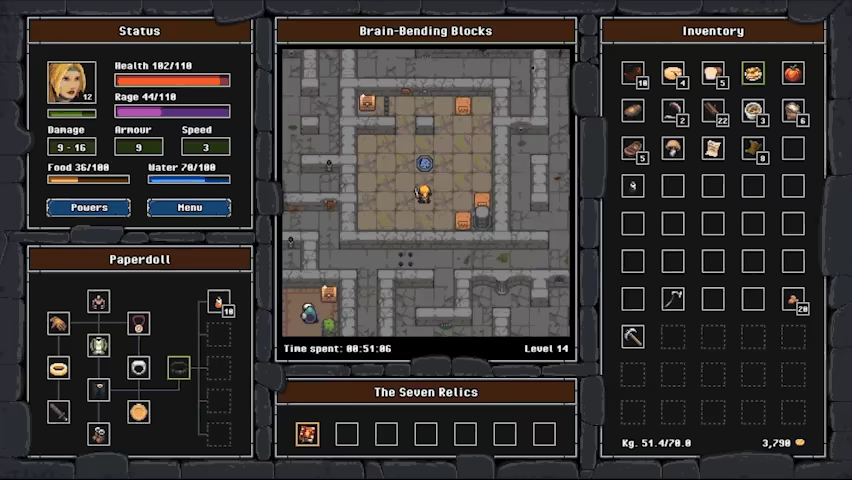Select the blonde hero portrait
This screenshot has width=852, height=480.
click(71, 83)
